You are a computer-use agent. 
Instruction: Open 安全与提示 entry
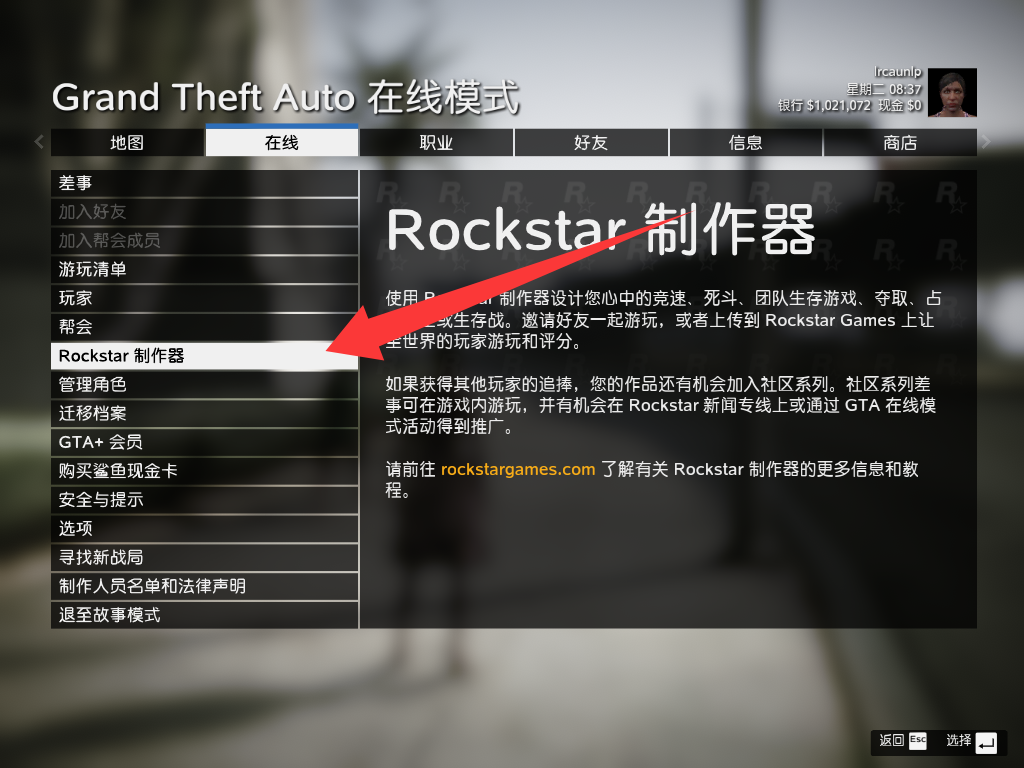pyautogui.click(x=204, y=499)
